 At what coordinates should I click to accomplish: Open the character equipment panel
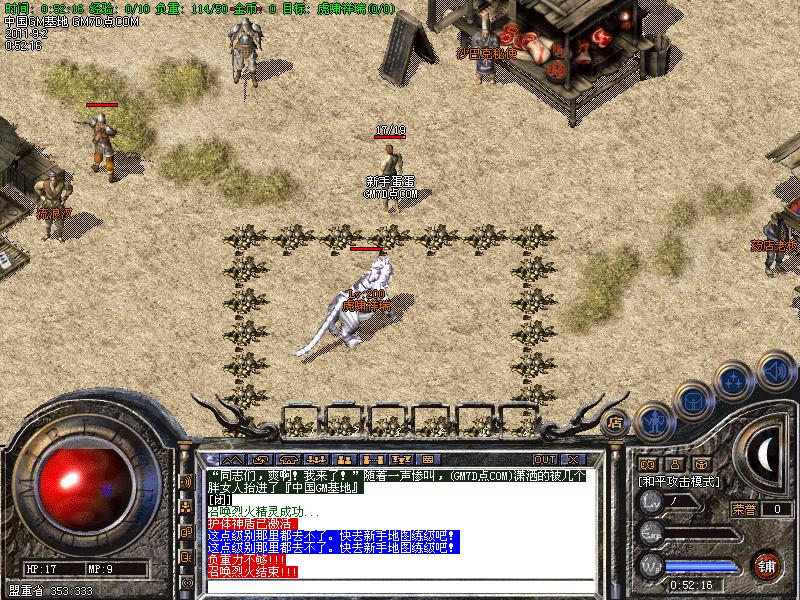point(654,423)
